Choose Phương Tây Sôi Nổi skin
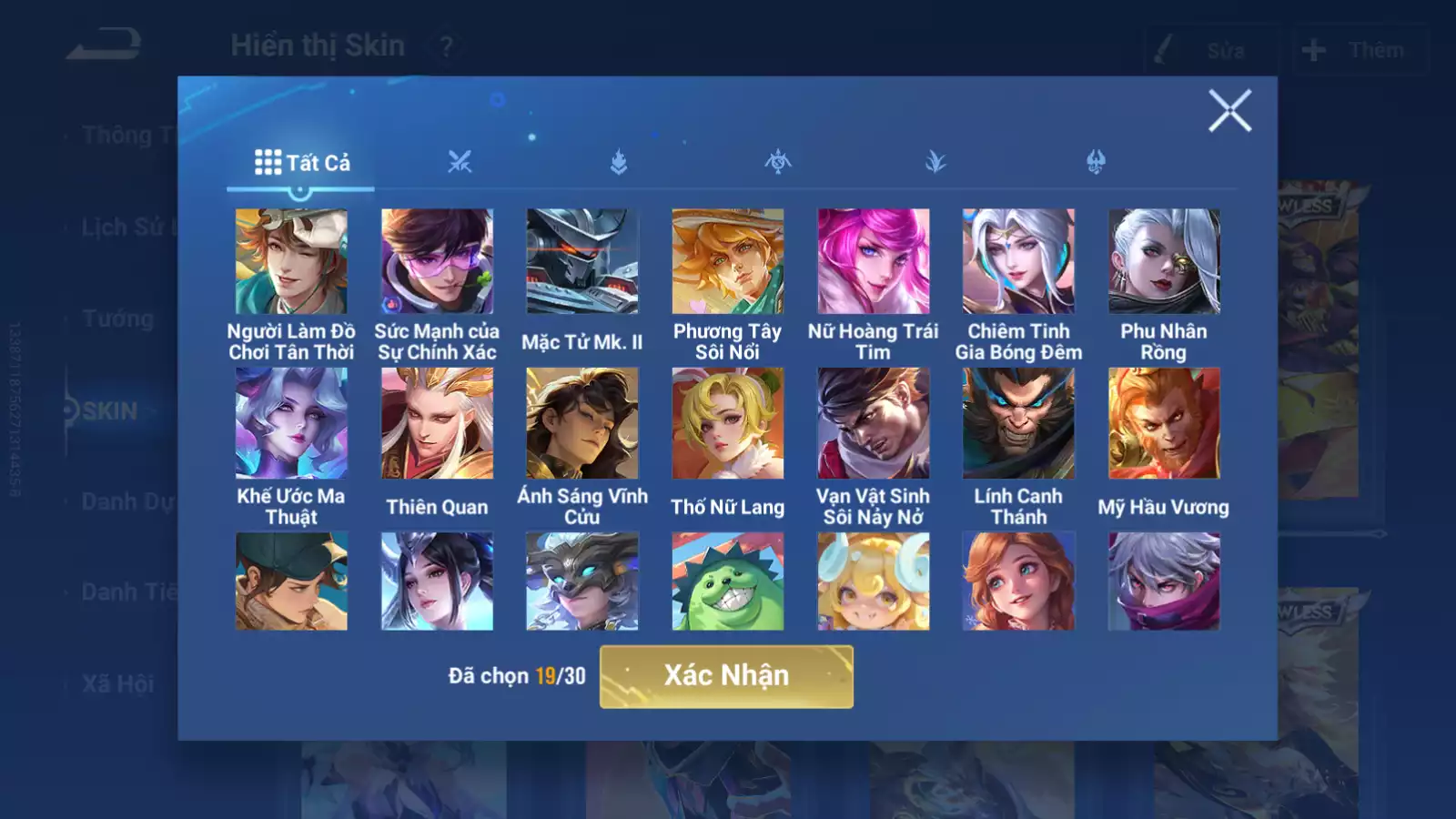Screen dimensions: 1456x819 point(728,262)
